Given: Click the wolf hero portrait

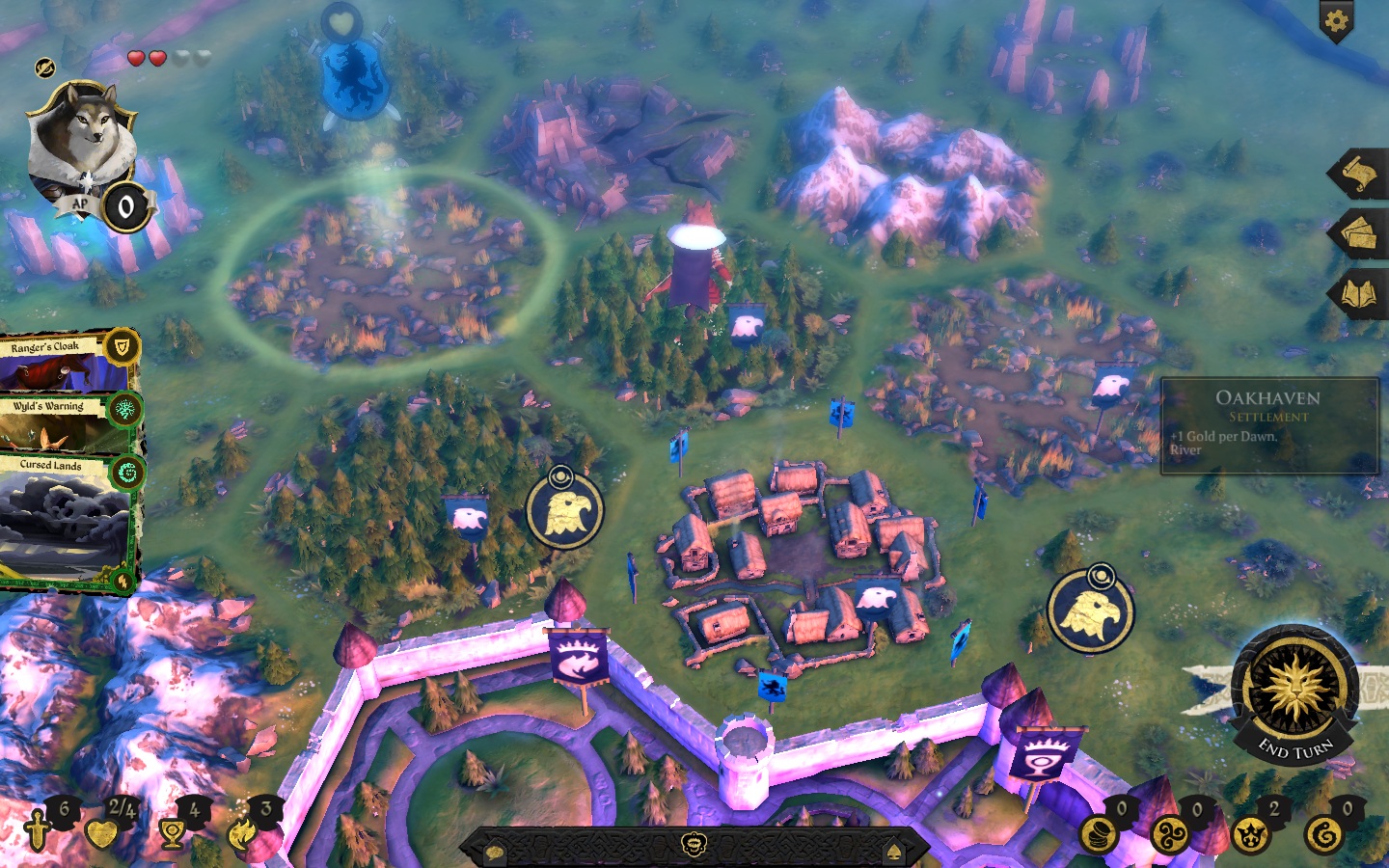Looking at the screenshot, I should tap(82, 142).
